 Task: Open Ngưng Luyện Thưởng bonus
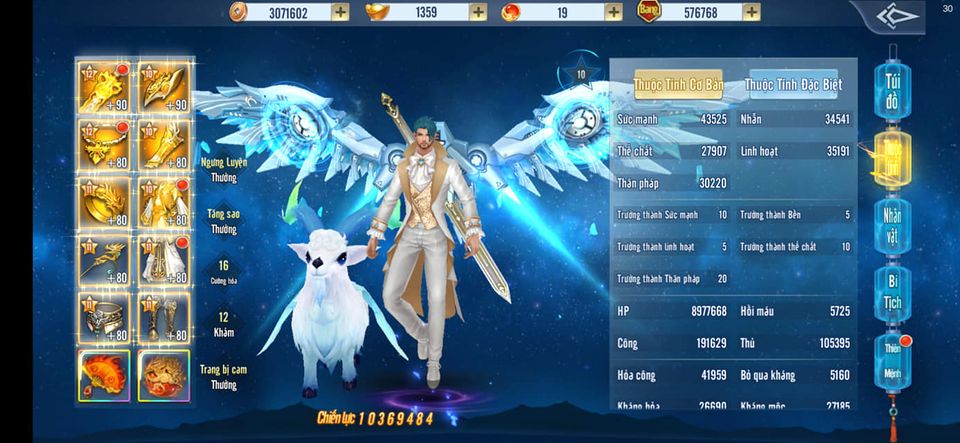(224, 169)
